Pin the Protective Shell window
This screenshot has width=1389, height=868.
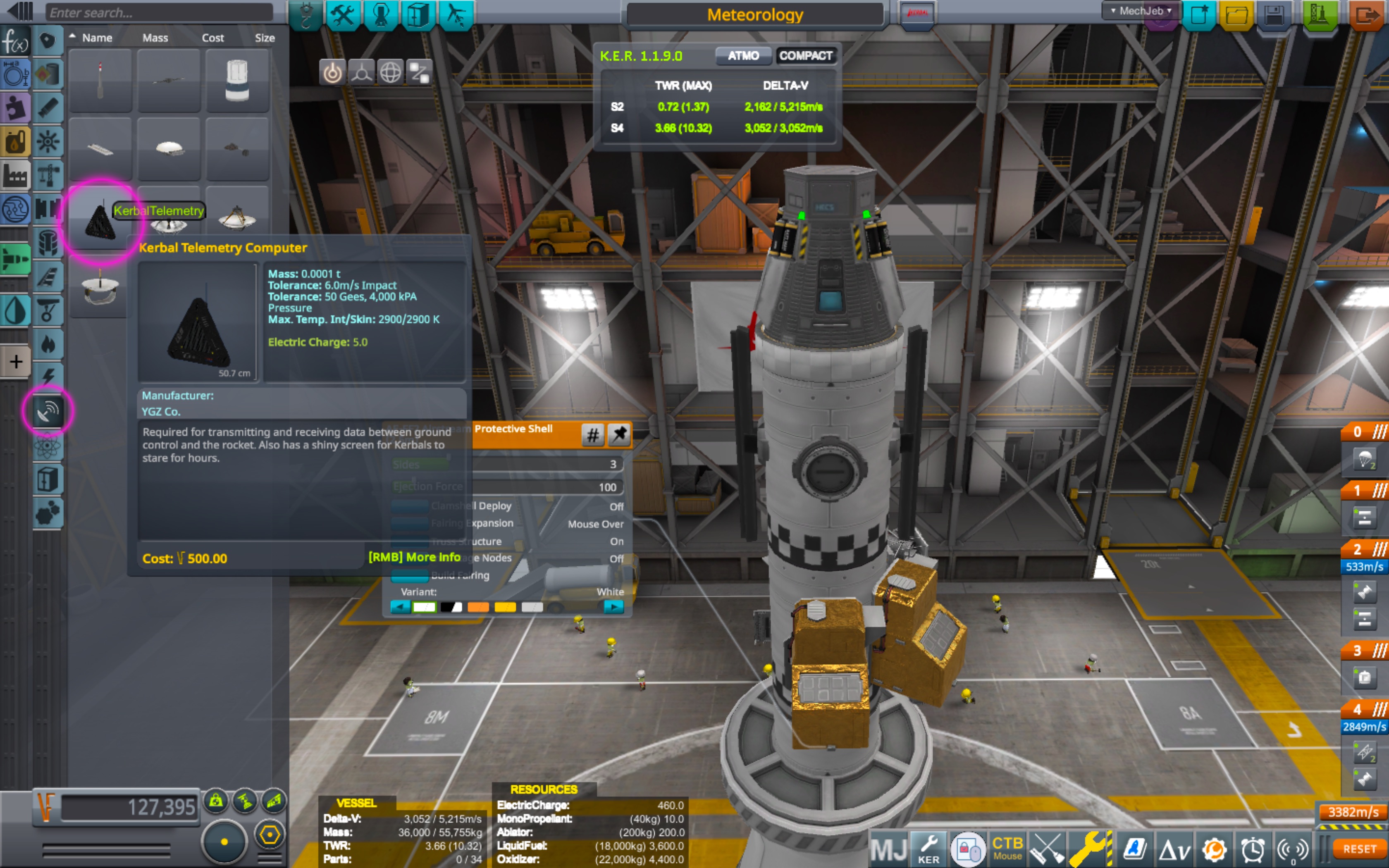(619, 434)
